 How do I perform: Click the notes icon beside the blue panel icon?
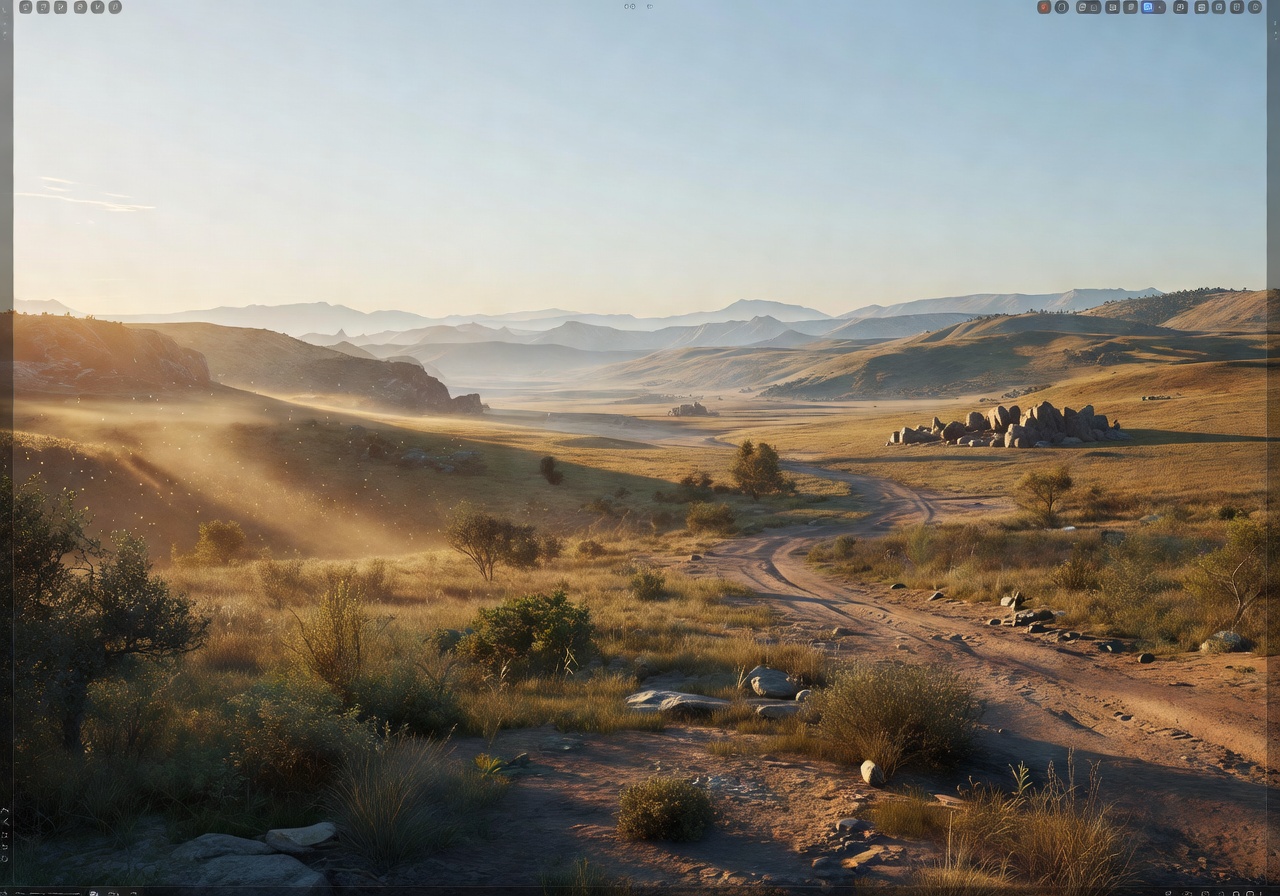point(1131,7)
